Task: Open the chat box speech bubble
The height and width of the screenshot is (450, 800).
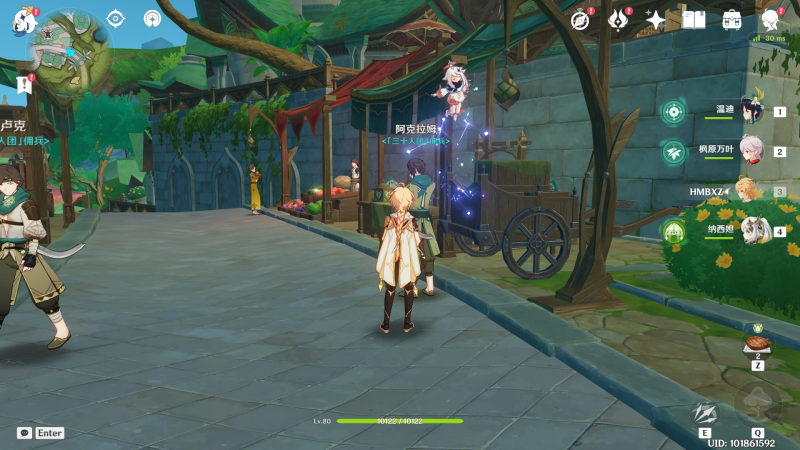Action: [x=24, y=433]
